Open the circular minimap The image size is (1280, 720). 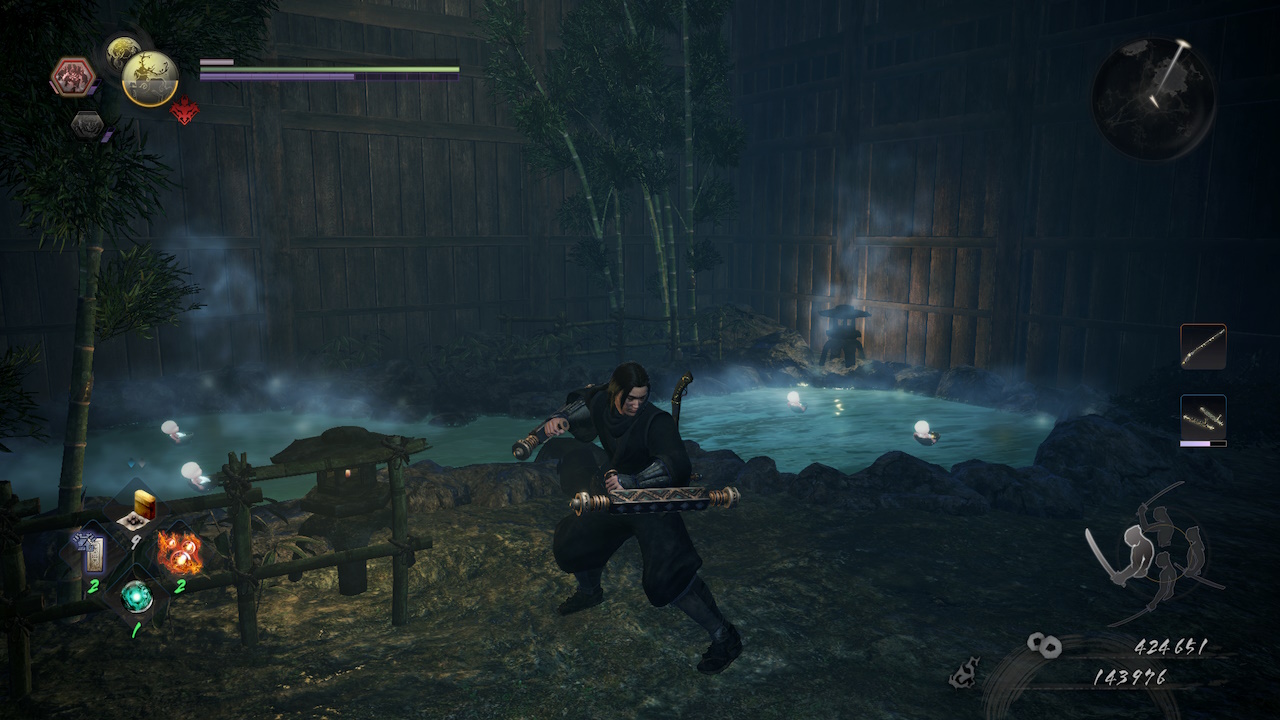tap(1153, 98)
